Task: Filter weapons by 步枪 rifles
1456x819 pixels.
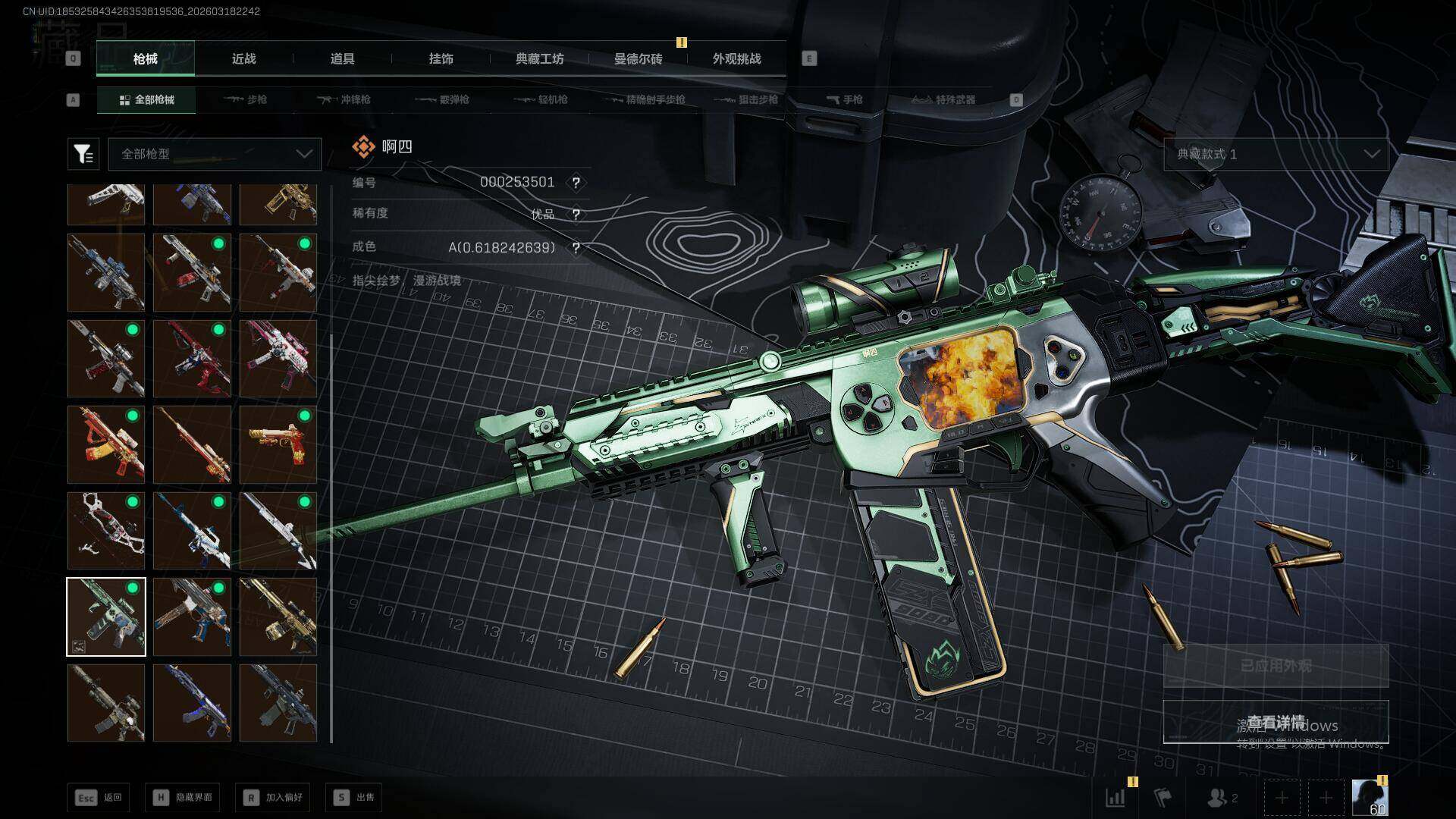Action: pos(246,100)
